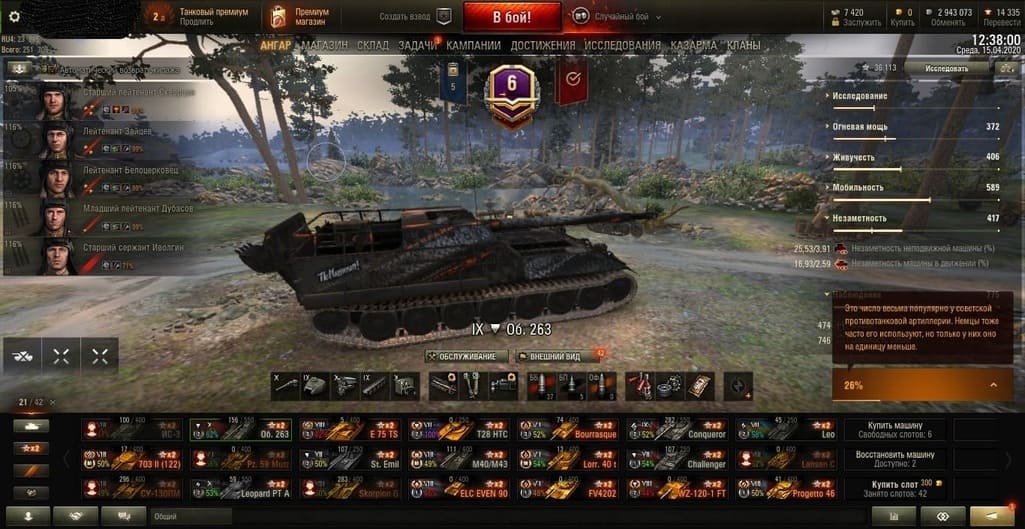Switch to the Казарма tab
The image size is (1025, 529).
(693, 46)
